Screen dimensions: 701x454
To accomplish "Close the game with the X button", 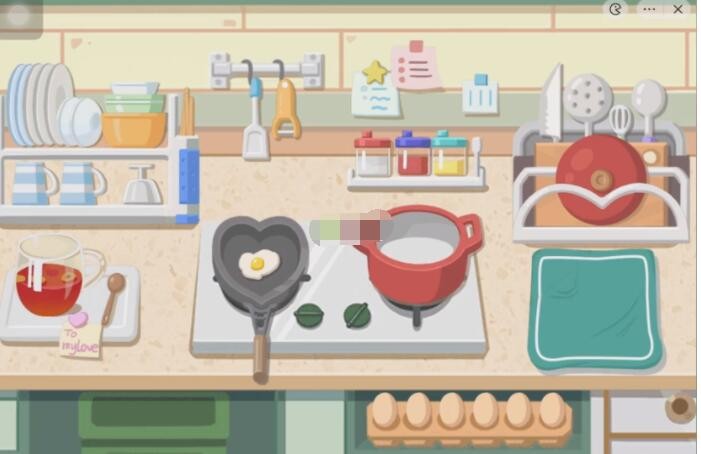I will click(x=678, y=9).
